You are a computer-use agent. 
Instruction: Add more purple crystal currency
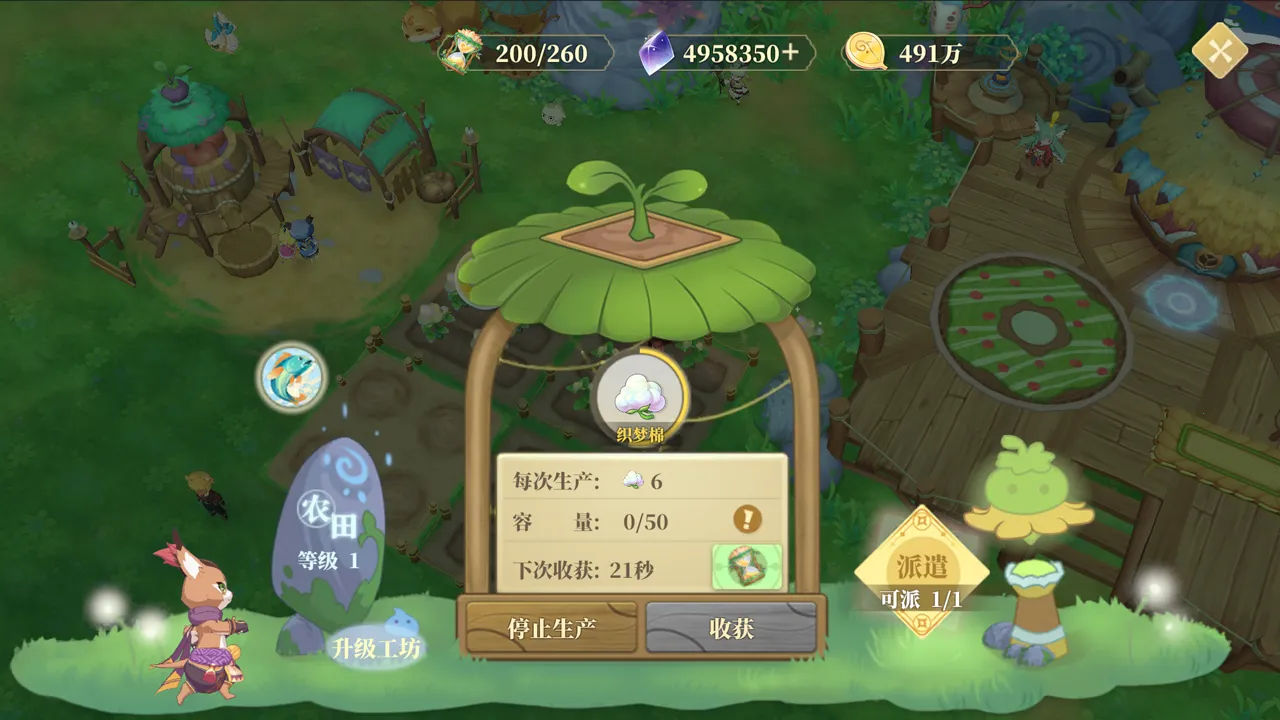[x=791, y=52]
